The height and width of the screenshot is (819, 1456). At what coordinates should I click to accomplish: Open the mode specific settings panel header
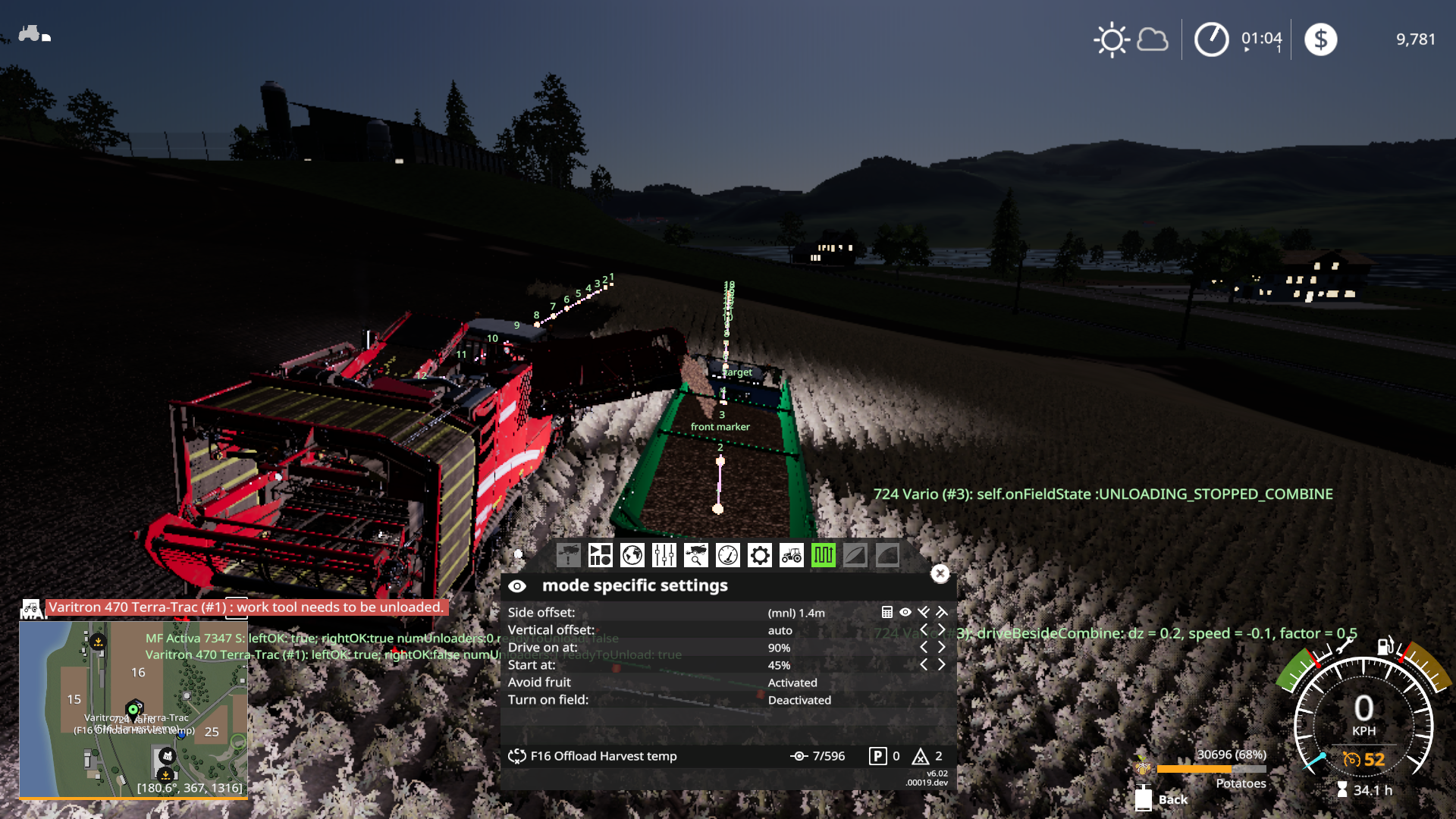point(634,585)
